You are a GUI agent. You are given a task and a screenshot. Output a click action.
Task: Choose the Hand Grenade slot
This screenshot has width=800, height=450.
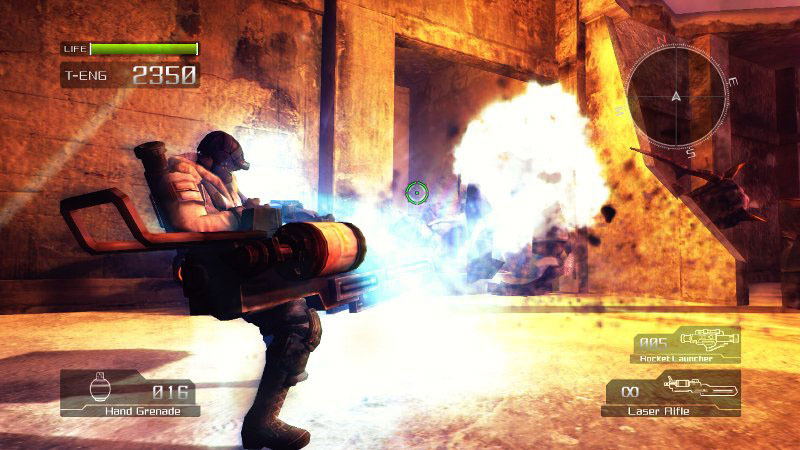(130, 393)
